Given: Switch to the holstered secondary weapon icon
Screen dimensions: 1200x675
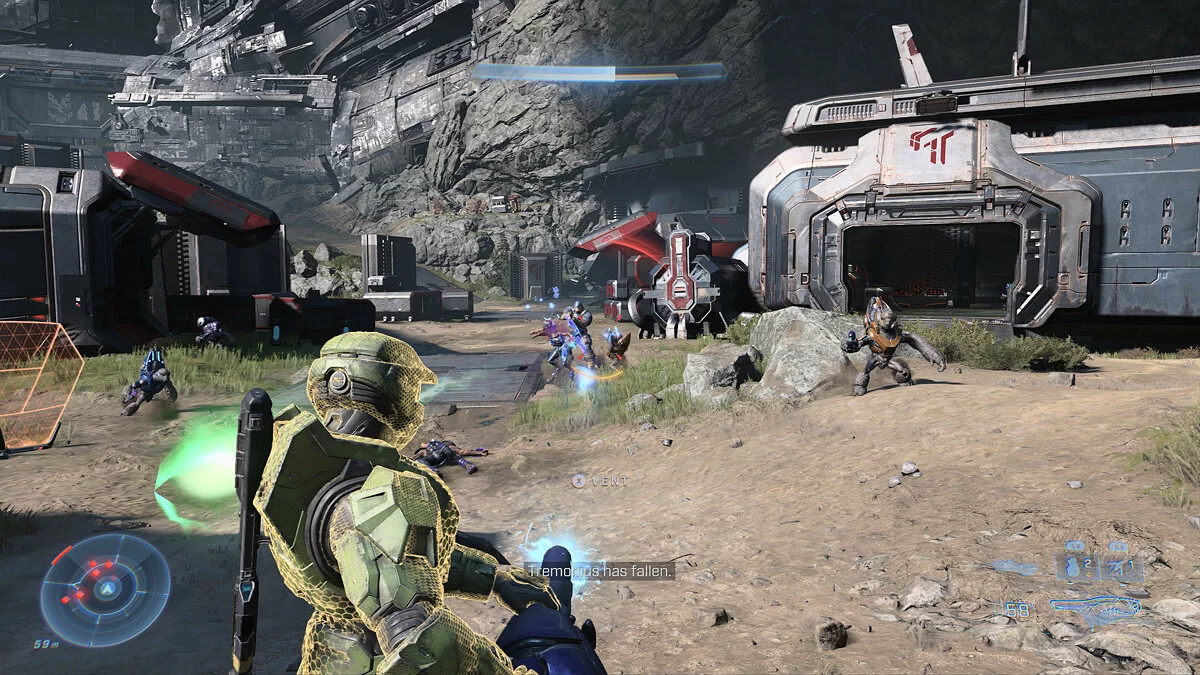Looking at the screenshot, I should (1013, 566).
